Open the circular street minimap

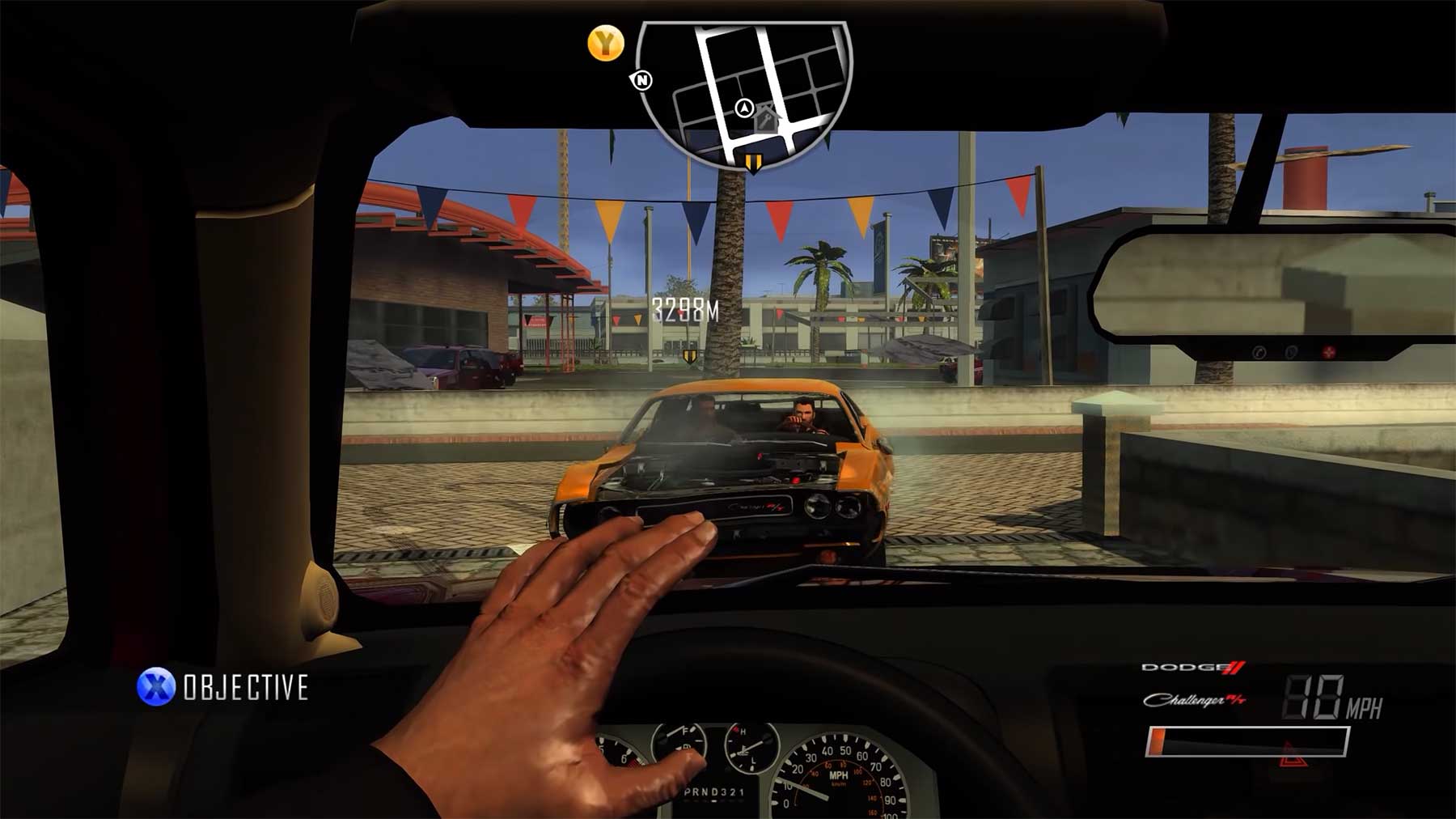point(744,89)
